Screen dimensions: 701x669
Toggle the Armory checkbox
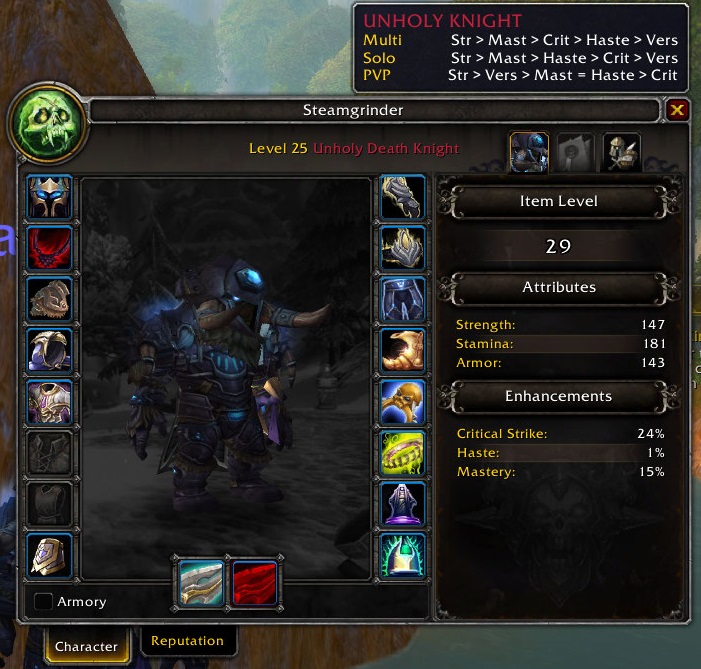coord(44,602)
